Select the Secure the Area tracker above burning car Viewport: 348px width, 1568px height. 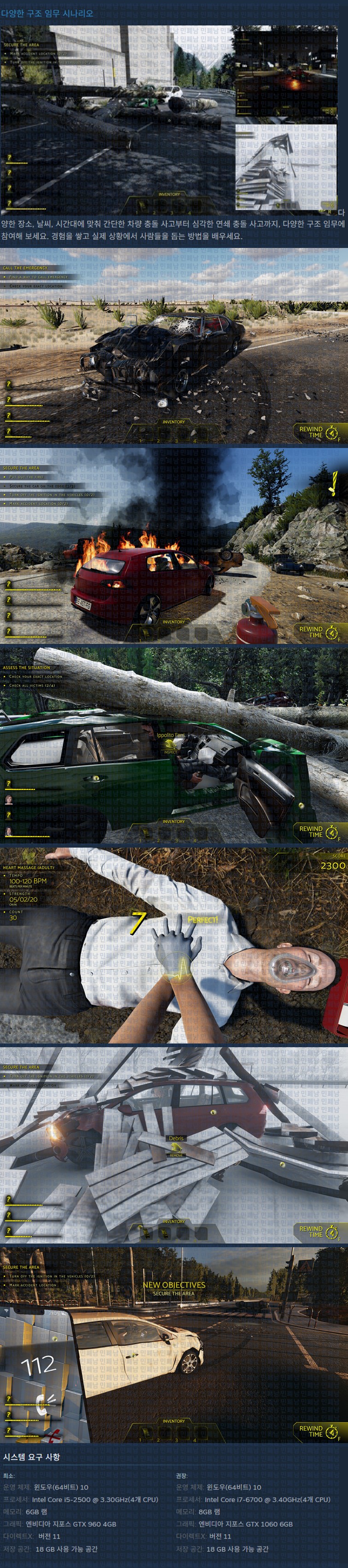point(21,467)
